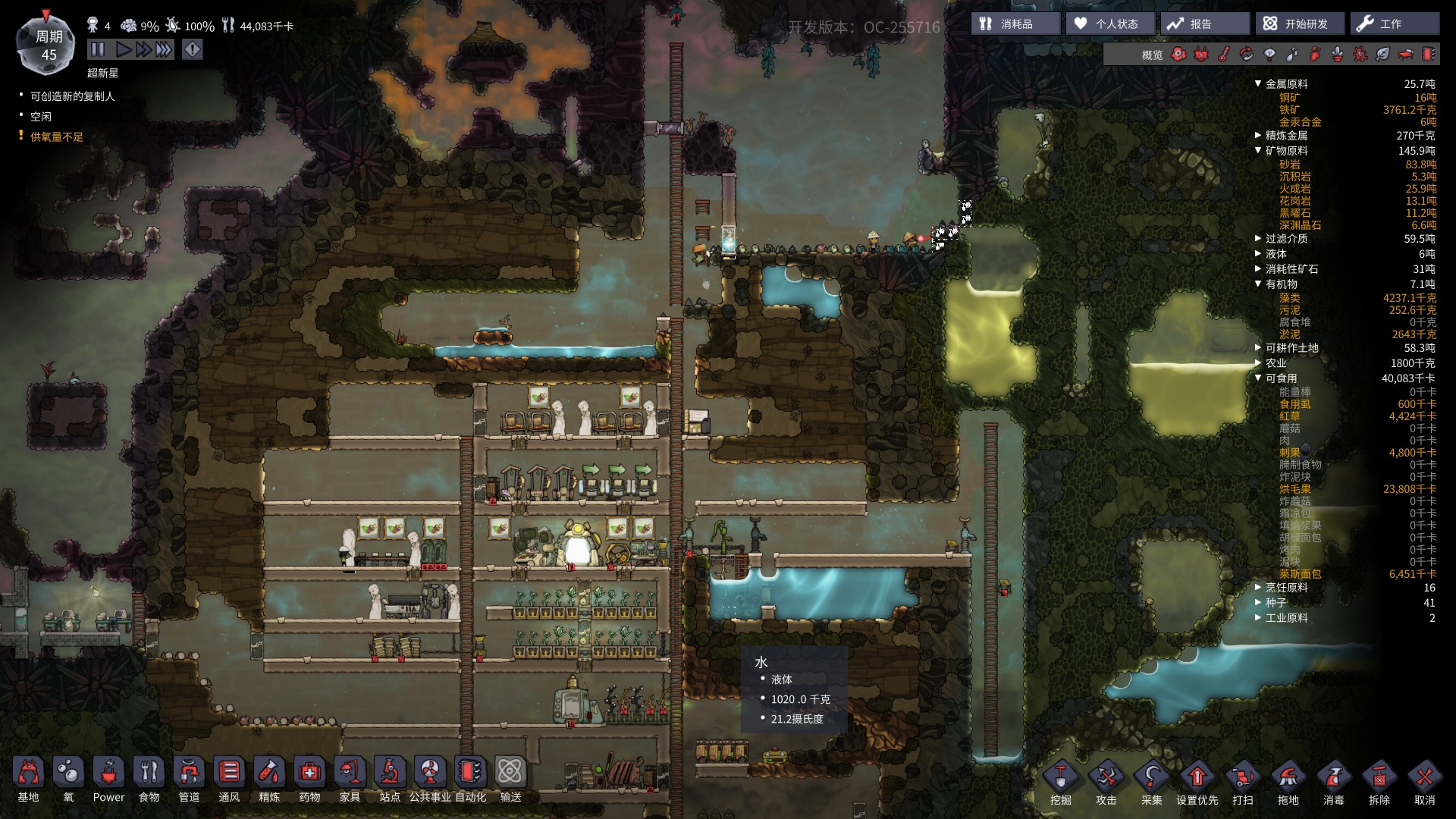The width and height of the screenshot is (1456, 819).
Task: Expand the 精炼金属 resource category
Action: tap(1259, 136)
